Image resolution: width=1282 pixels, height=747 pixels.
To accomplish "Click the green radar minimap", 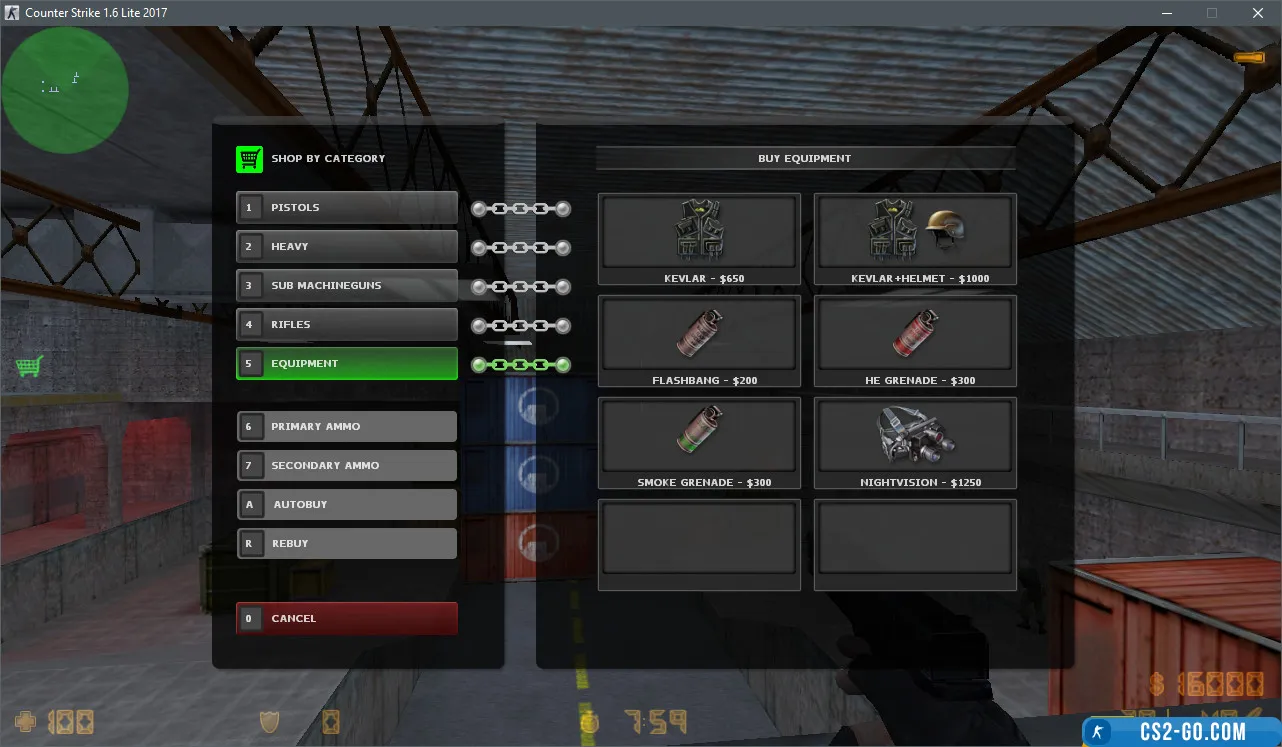I will 65,90.
